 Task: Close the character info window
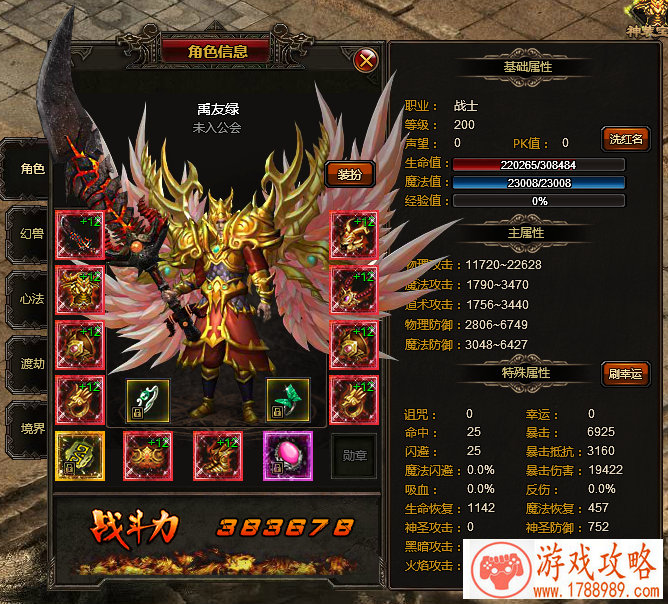367,60
